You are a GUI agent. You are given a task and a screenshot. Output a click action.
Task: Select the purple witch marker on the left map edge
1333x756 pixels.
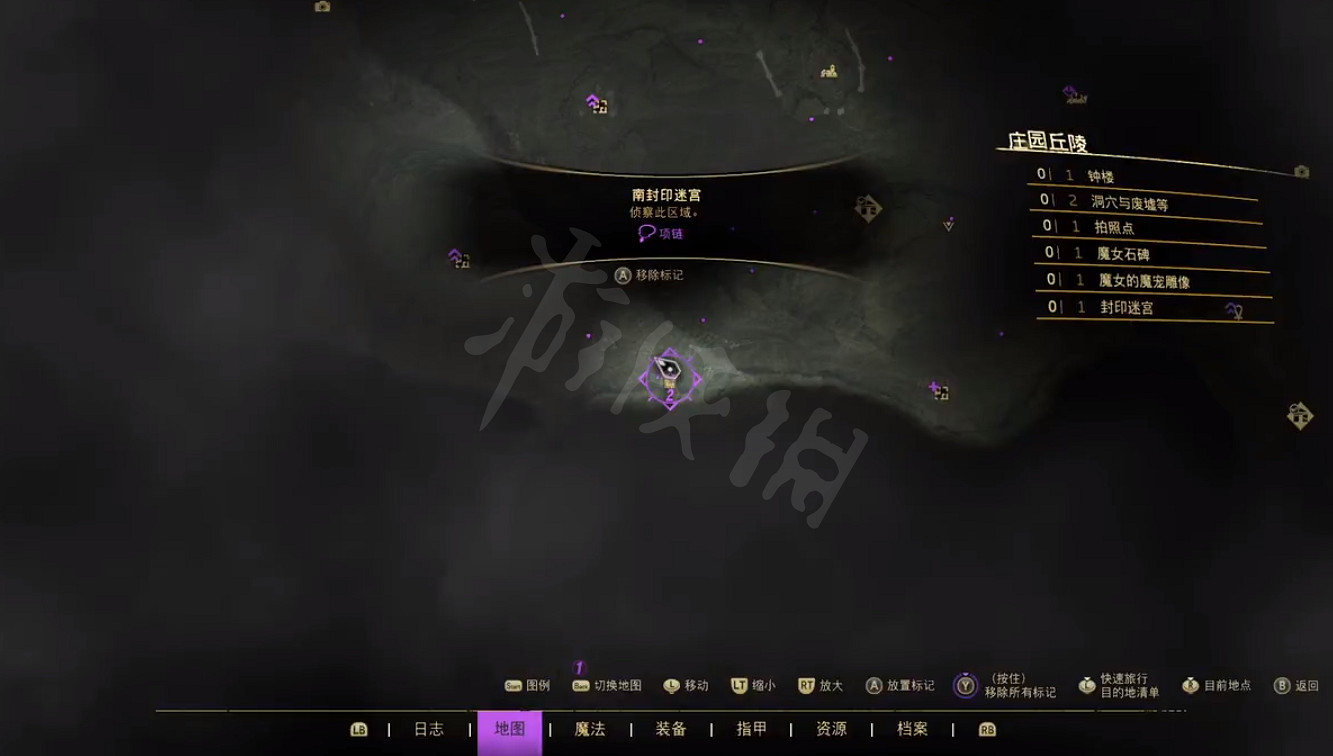coord(459,259)
